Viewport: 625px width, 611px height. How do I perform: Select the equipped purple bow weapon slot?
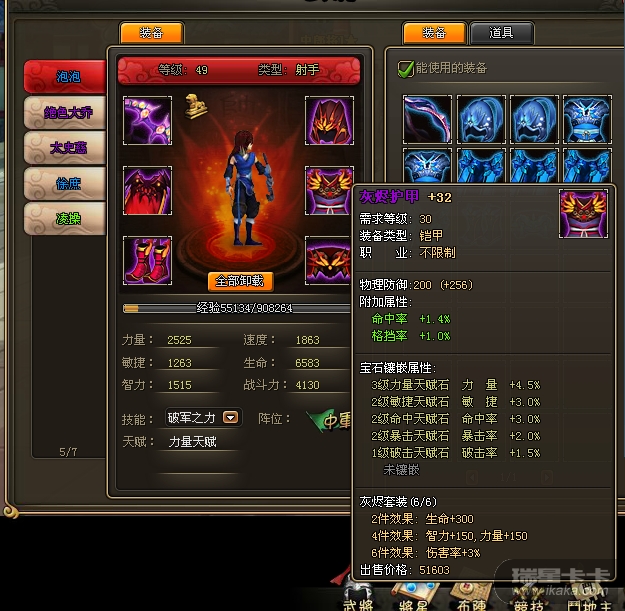pyautogui.click(x=148, y=120)
